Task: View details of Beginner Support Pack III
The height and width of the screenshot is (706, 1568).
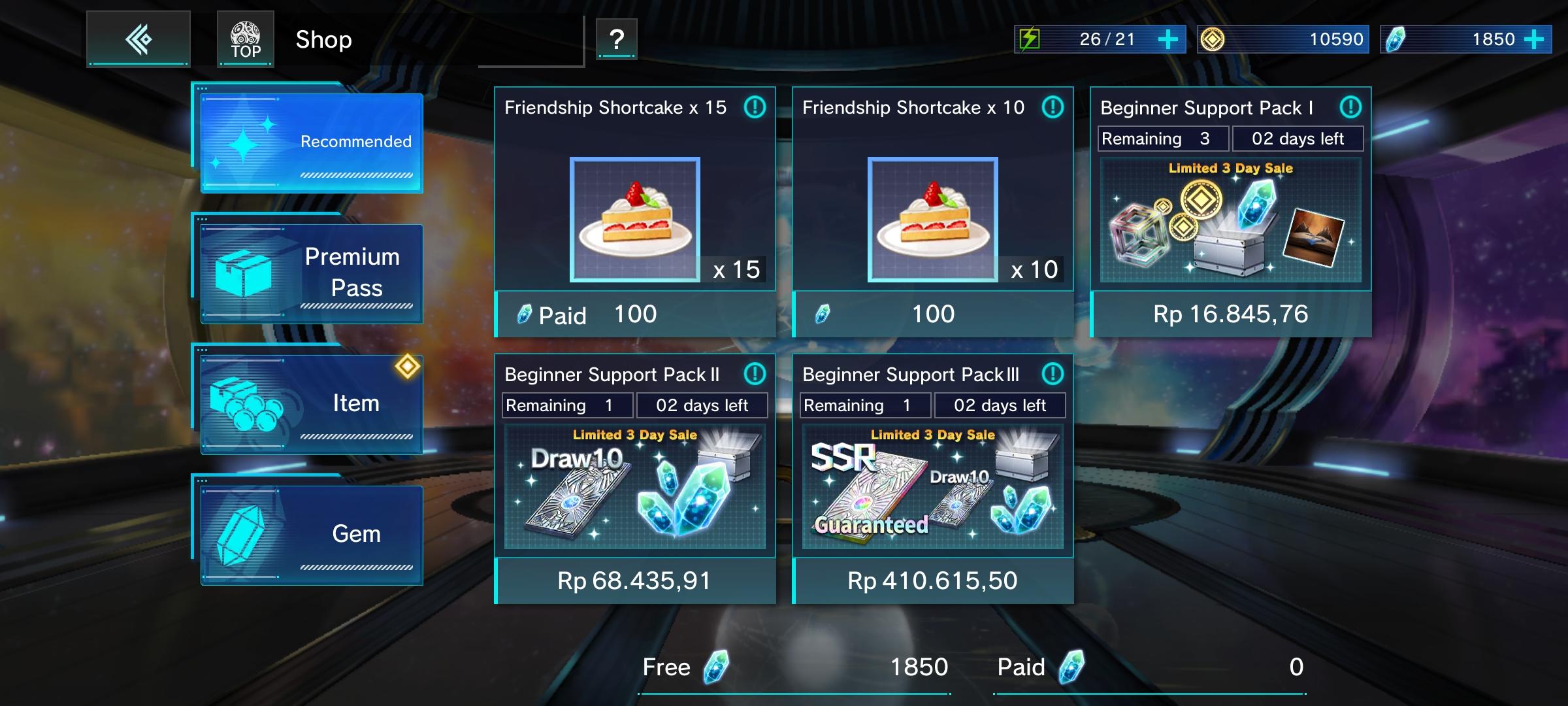Action: (1053, 374)
